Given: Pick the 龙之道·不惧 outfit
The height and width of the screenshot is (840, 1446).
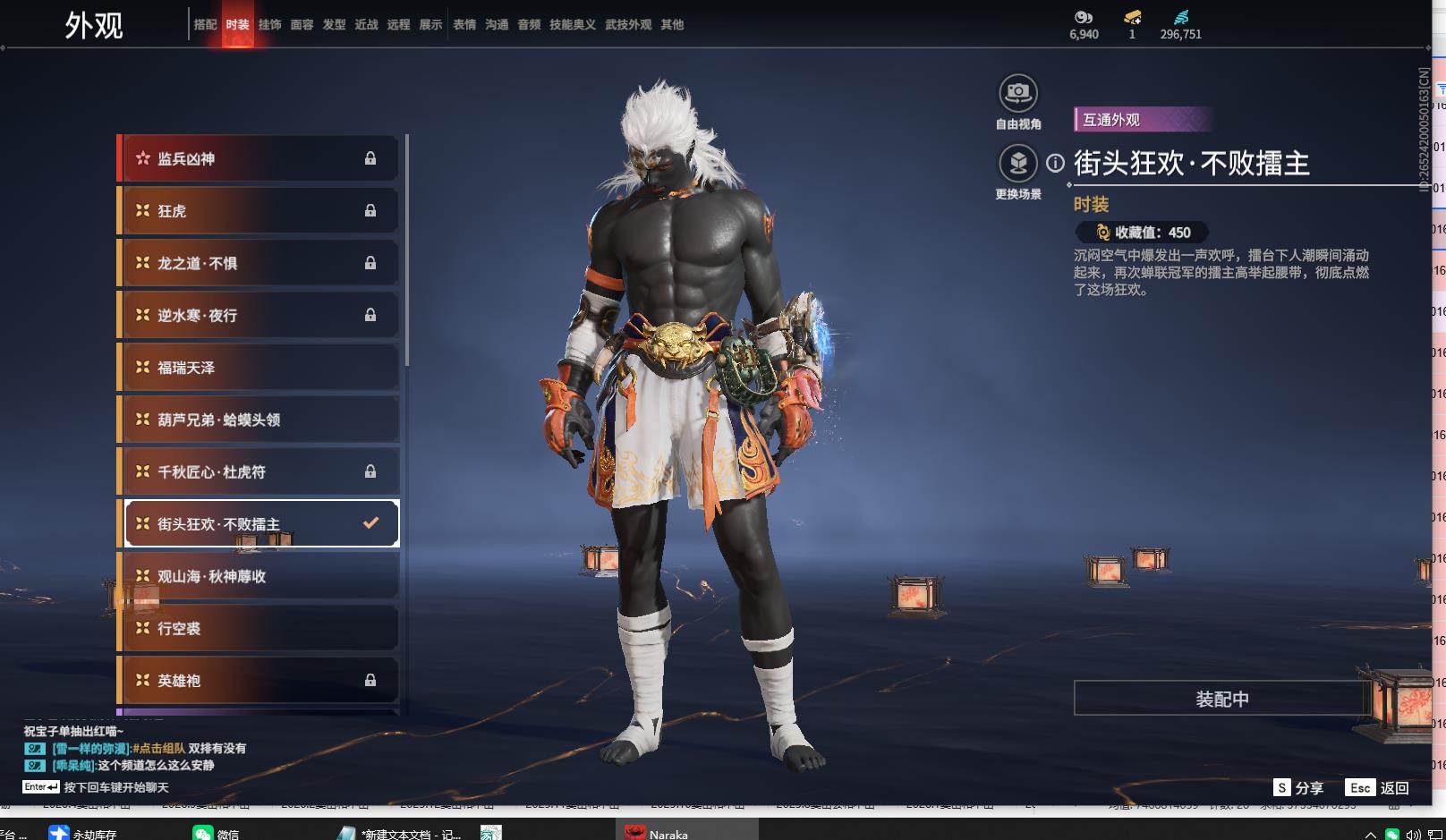Looking at the screenshot, I should click(x=259, y=263).
